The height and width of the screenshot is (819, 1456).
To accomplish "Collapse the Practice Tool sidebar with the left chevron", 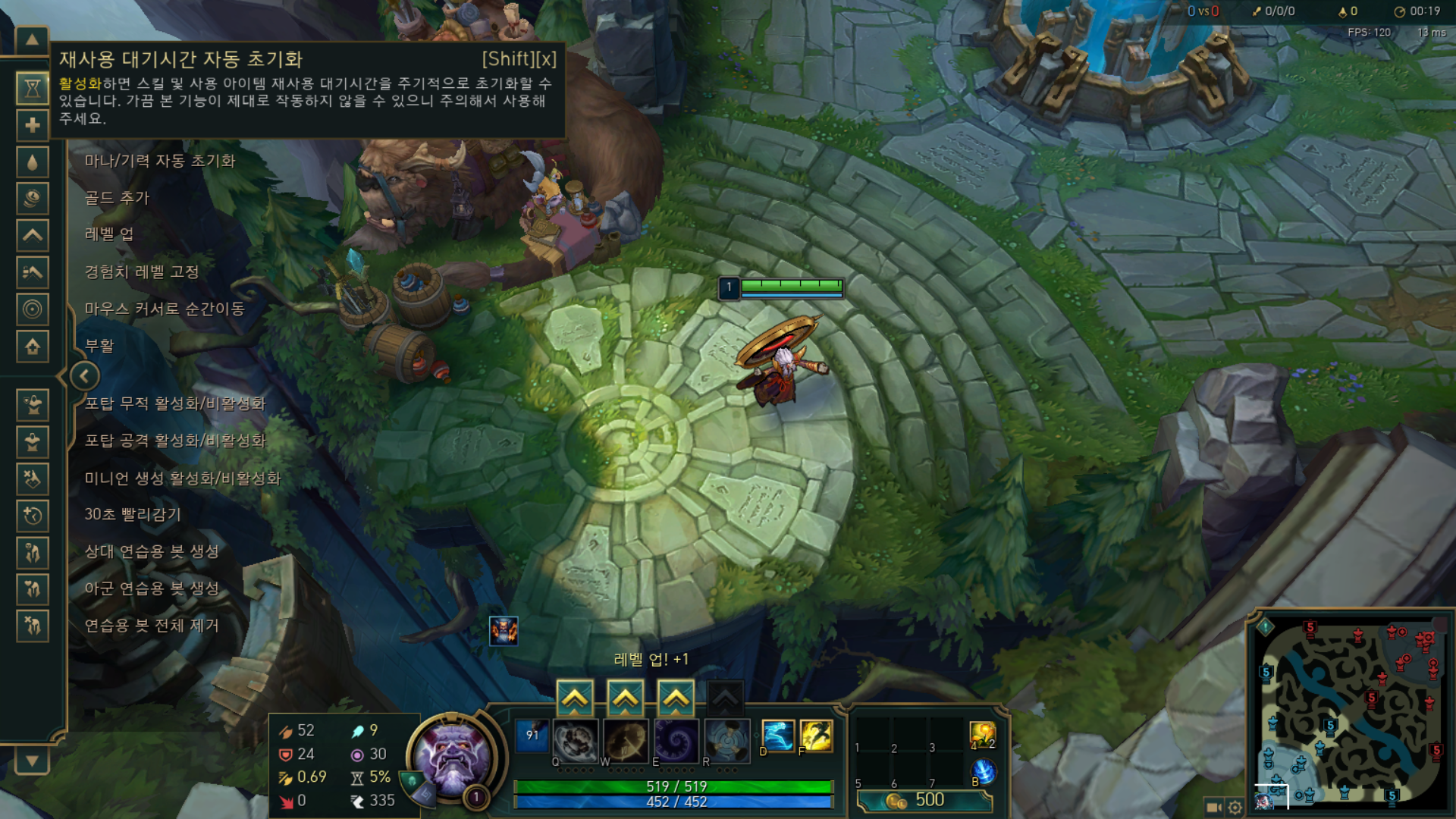I will (84, 377).
